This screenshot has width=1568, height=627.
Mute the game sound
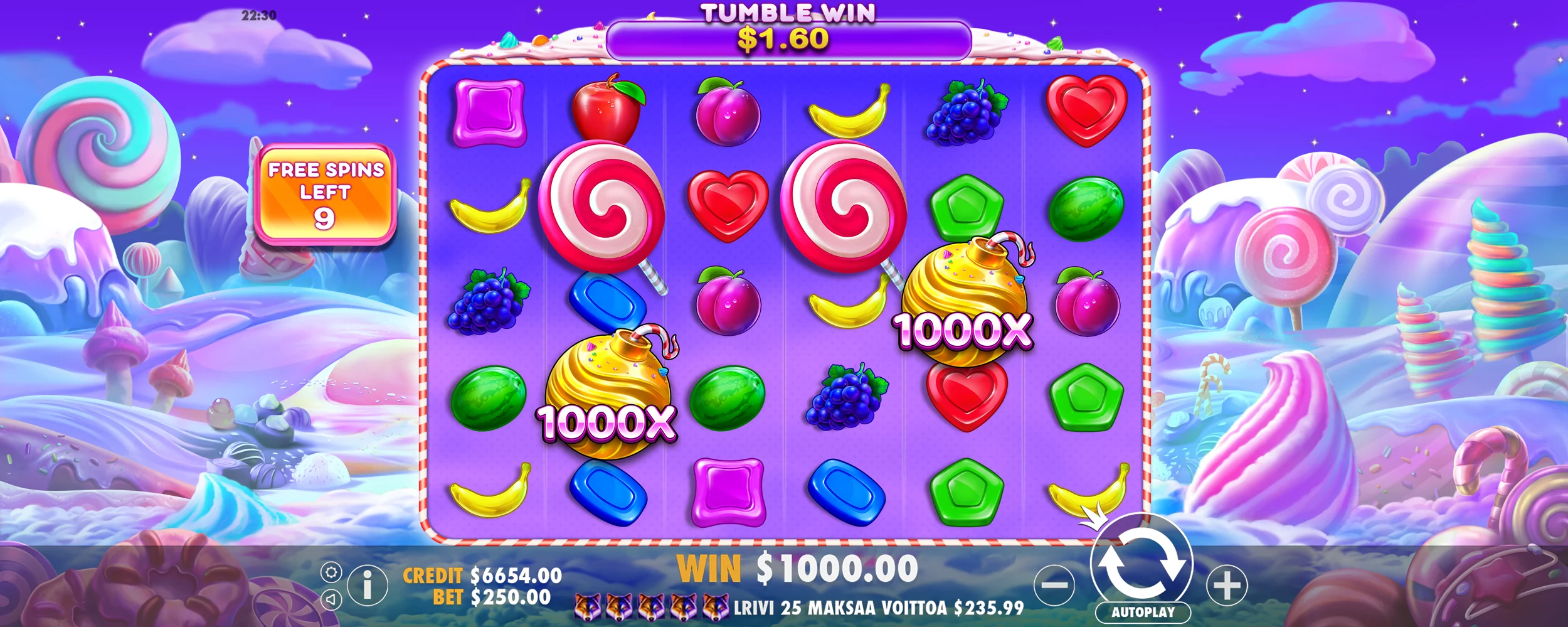coord(331,600)
